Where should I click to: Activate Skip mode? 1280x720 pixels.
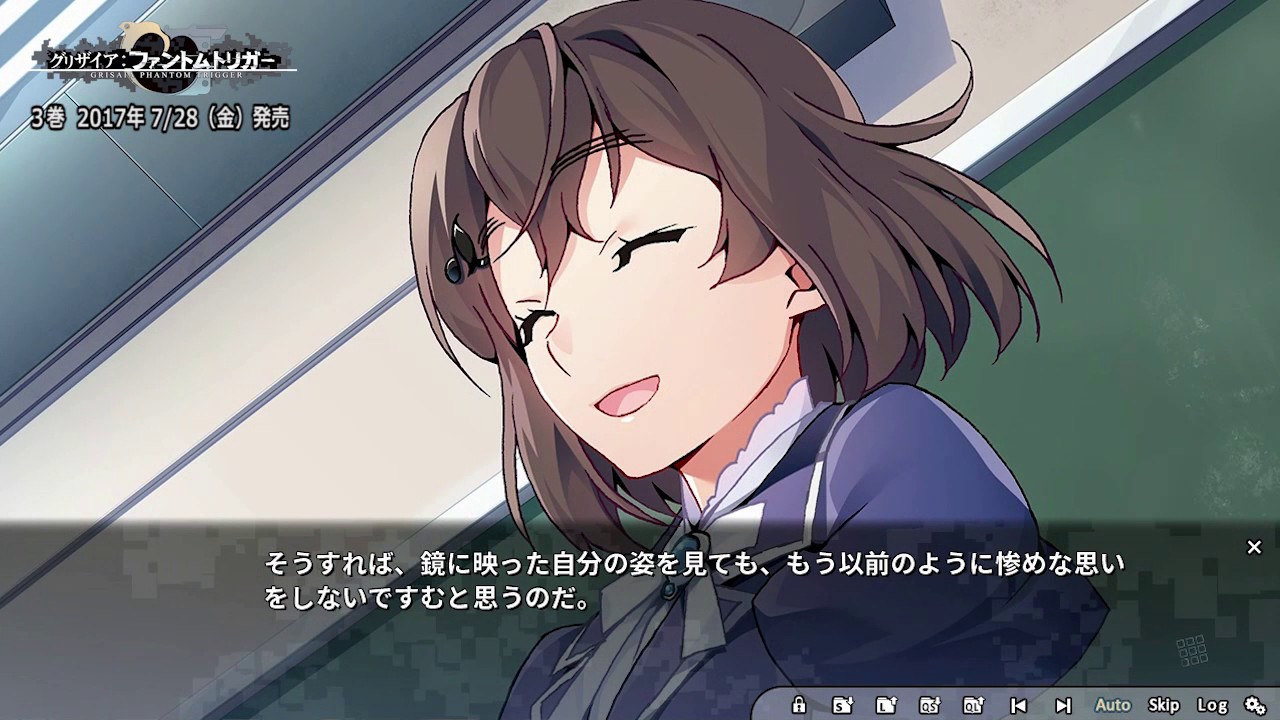(x=1163, y=705)
